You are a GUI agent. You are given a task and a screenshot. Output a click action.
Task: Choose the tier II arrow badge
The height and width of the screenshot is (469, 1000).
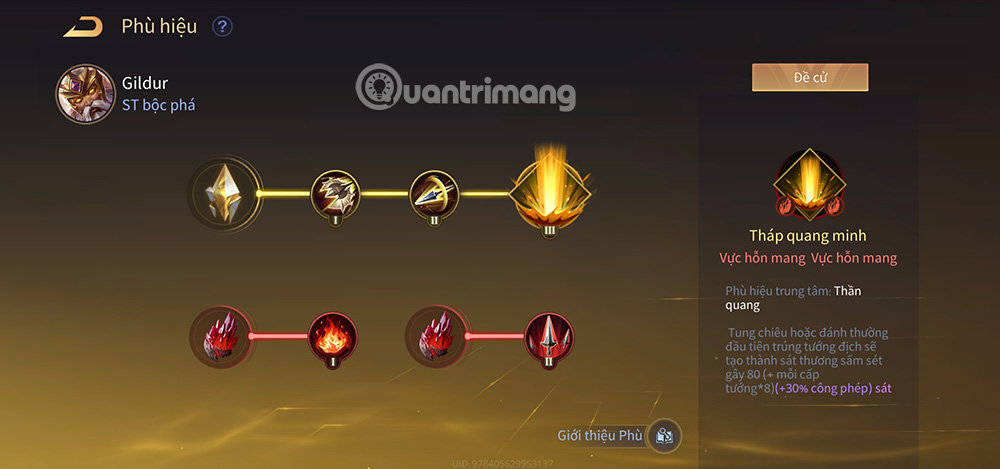click(434, 193)
